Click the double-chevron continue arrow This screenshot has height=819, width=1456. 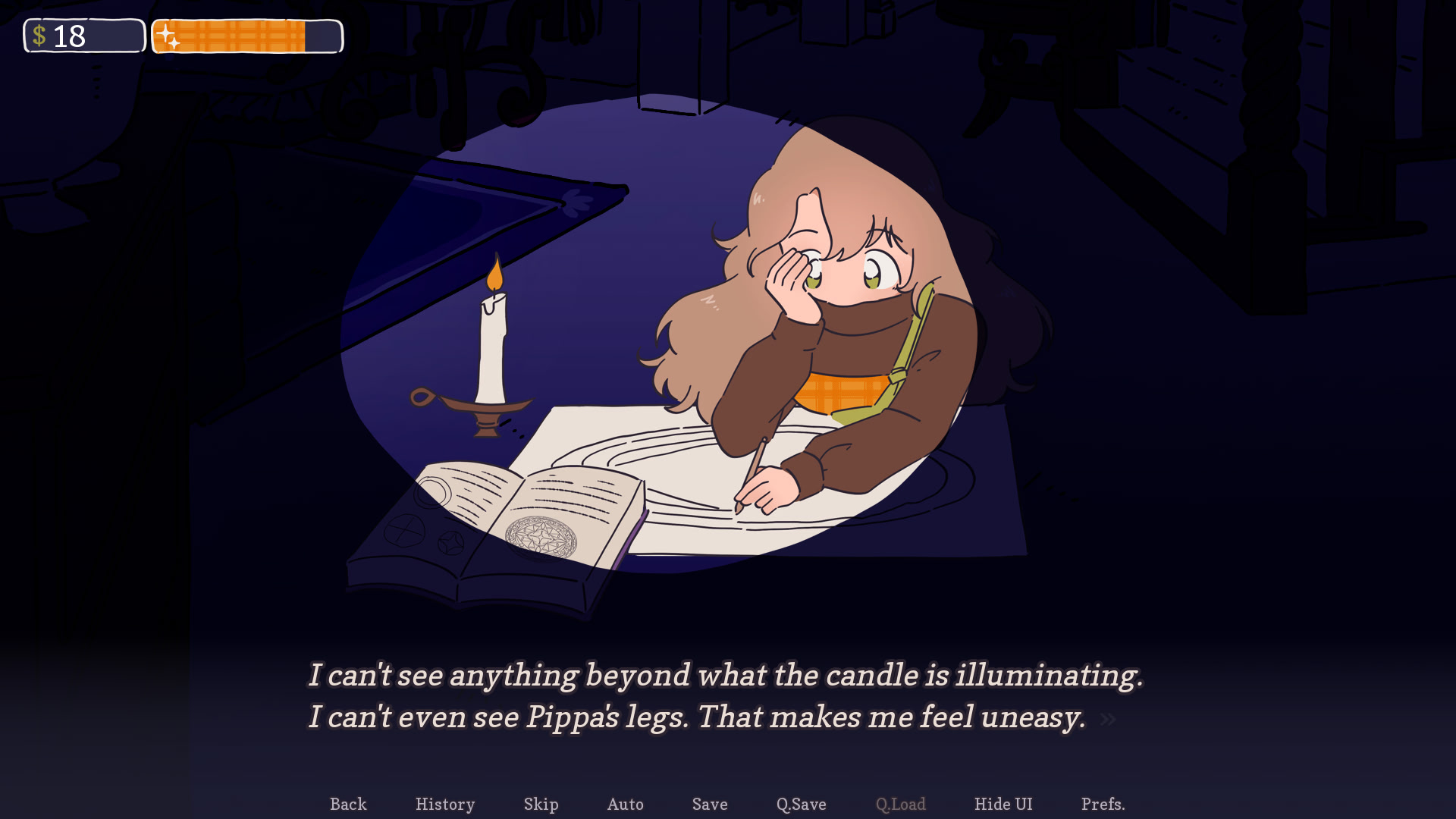[x=1108, y=720]
